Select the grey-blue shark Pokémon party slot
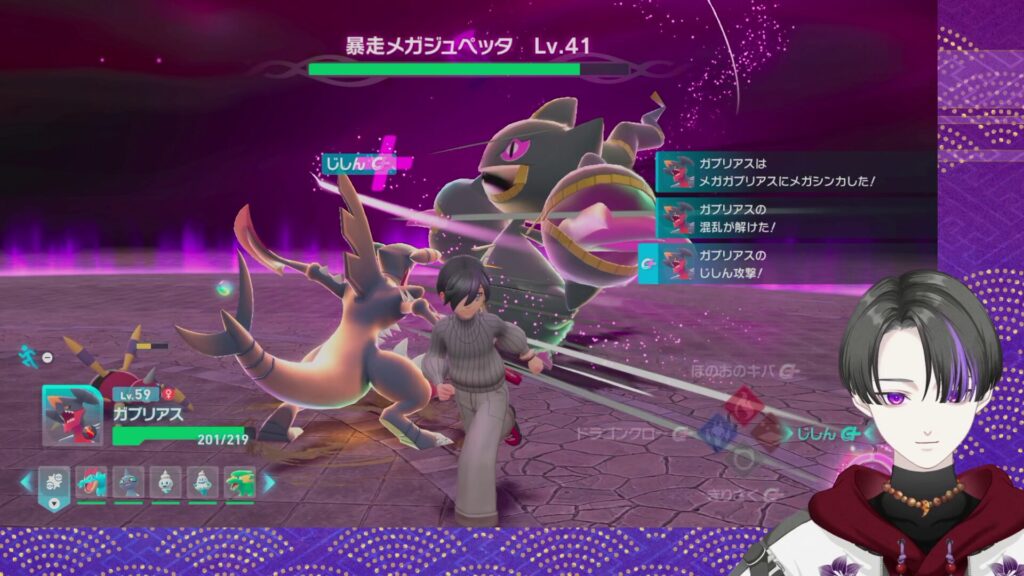The height and width of the screenshot is (576, 1024). tap(126, 483)
